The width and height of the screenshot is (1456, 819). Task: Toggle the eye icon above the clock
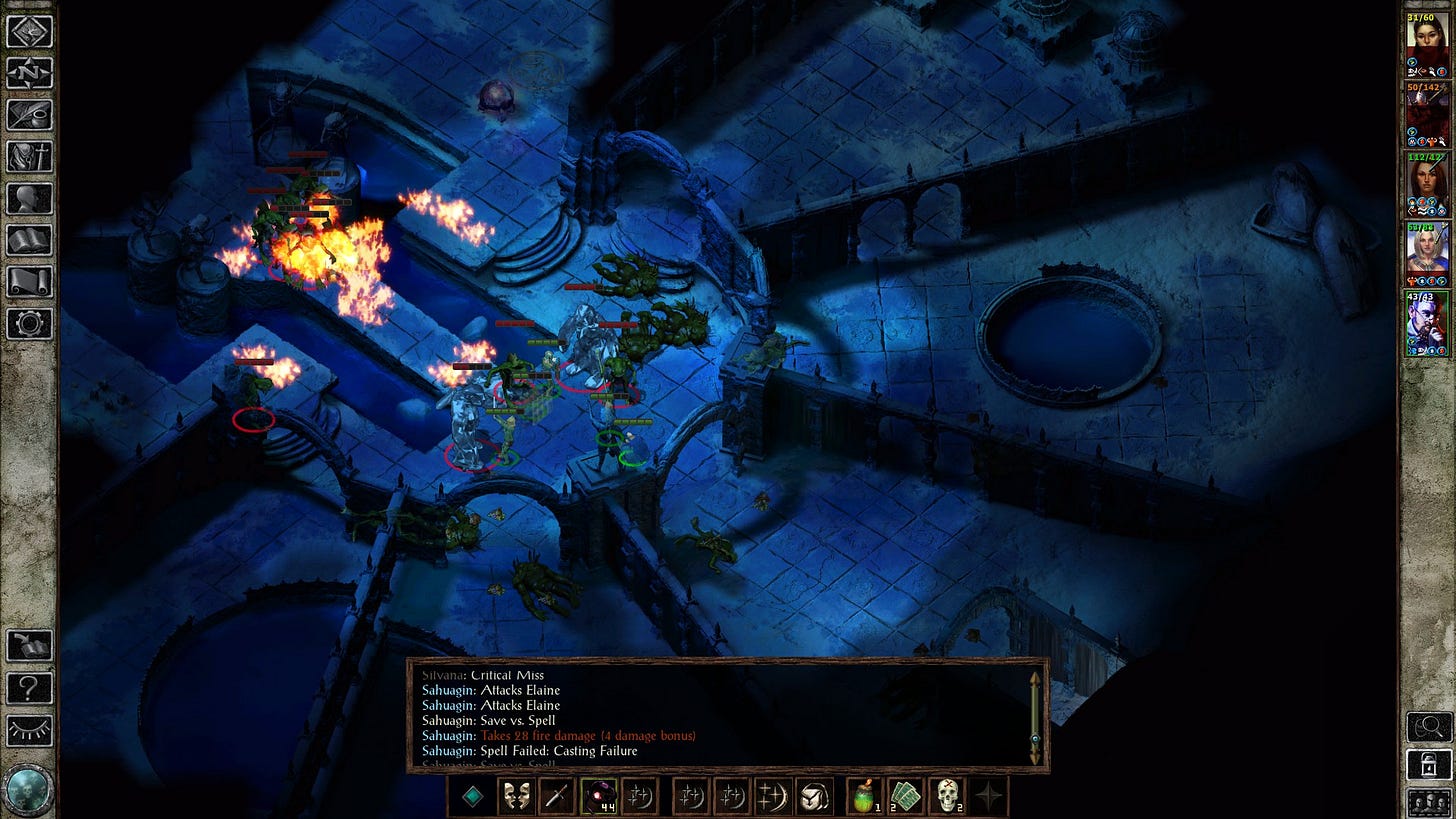[x=29, y=729]
